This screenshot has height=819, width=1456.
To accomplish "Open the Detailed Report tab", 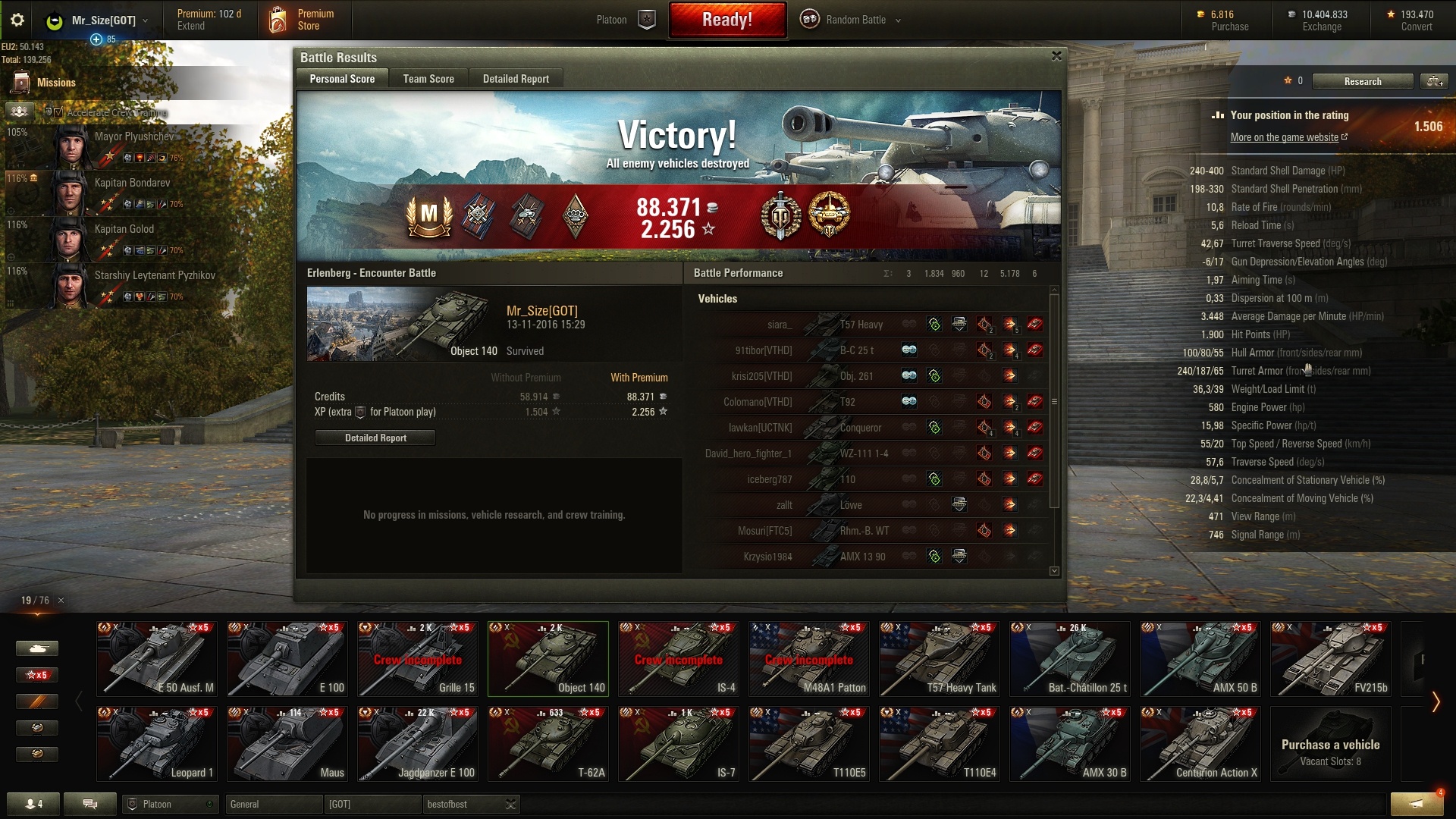I will click(516, 79).
